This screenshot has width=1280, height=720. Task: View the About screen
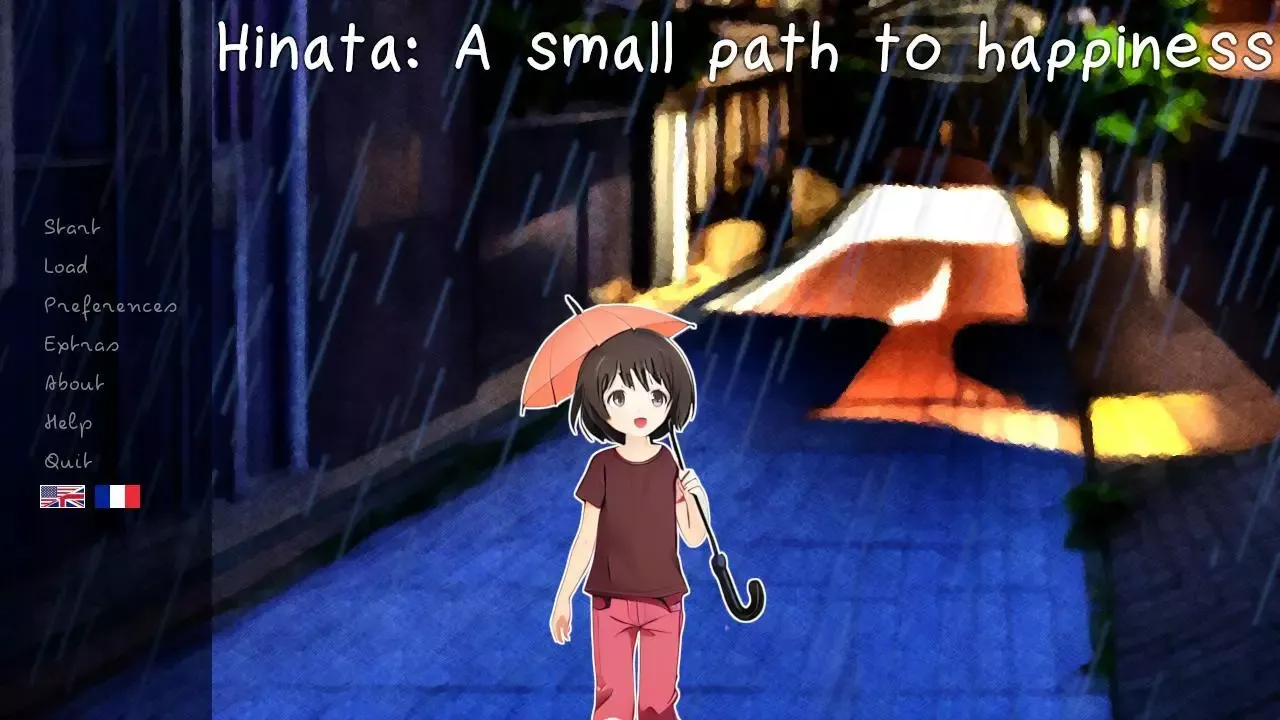[x=73, y=383]
